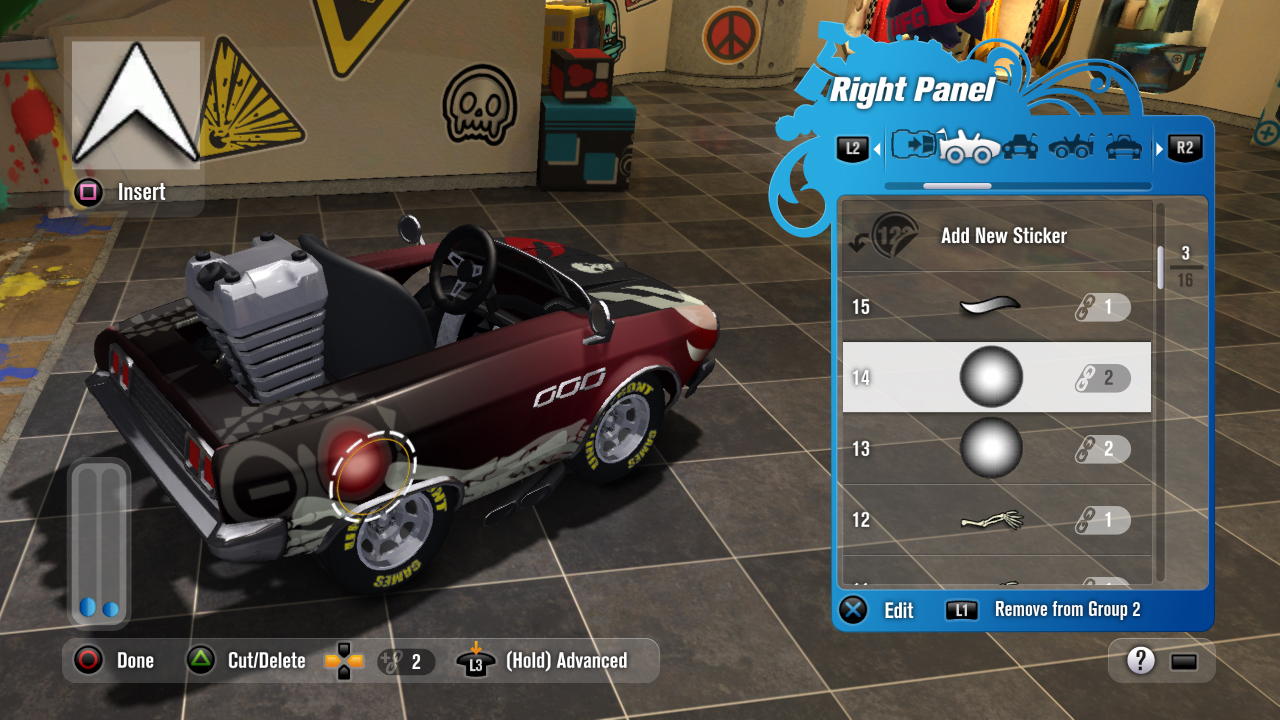Choose Add New Sticker in the list
Image resolution: width=1280 pixels, height=720 pixels.
pyautogui.click(x=1003, y=236)
